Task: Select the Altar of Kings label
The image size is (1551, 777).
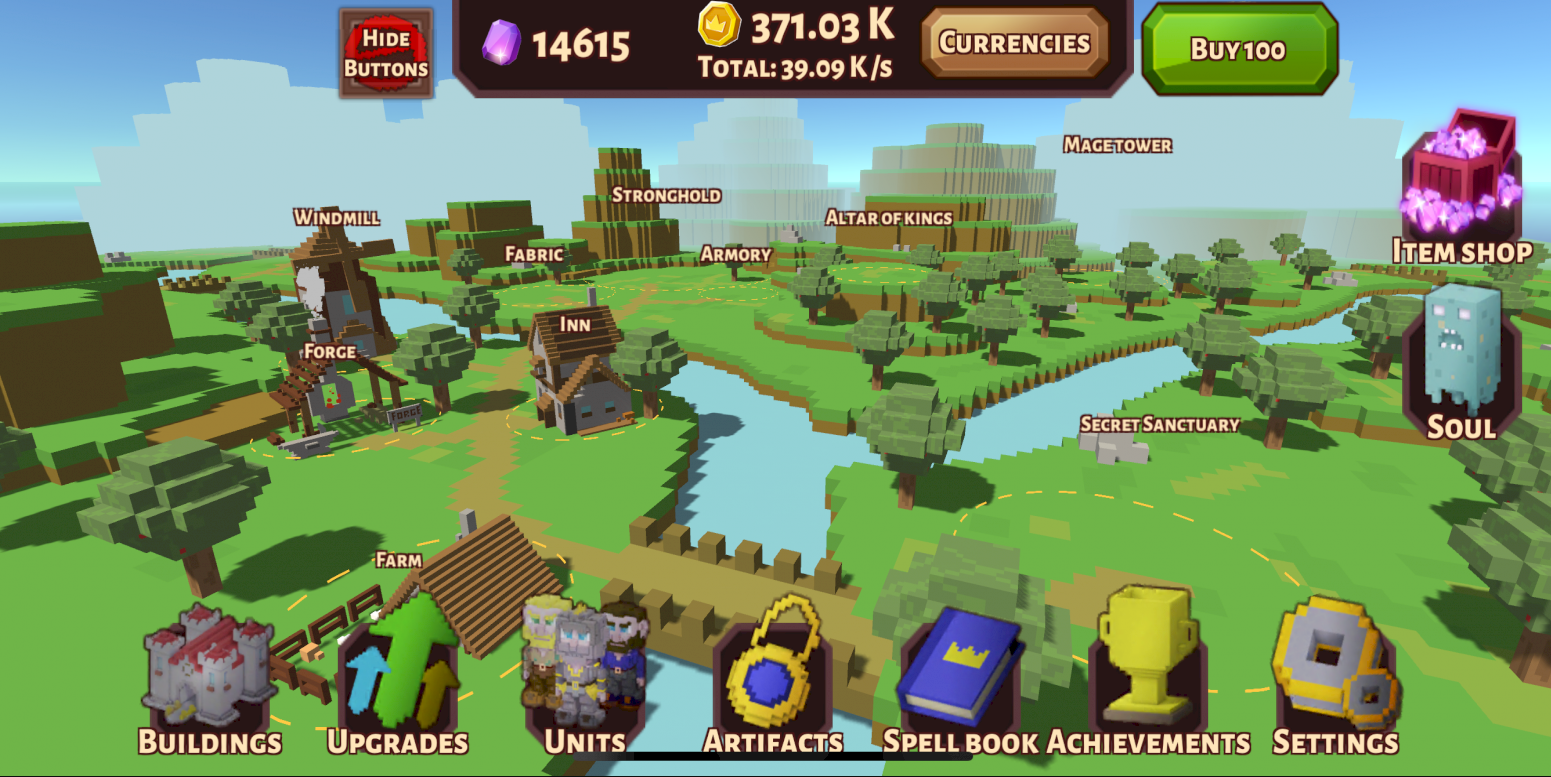Action: [889, 217]
